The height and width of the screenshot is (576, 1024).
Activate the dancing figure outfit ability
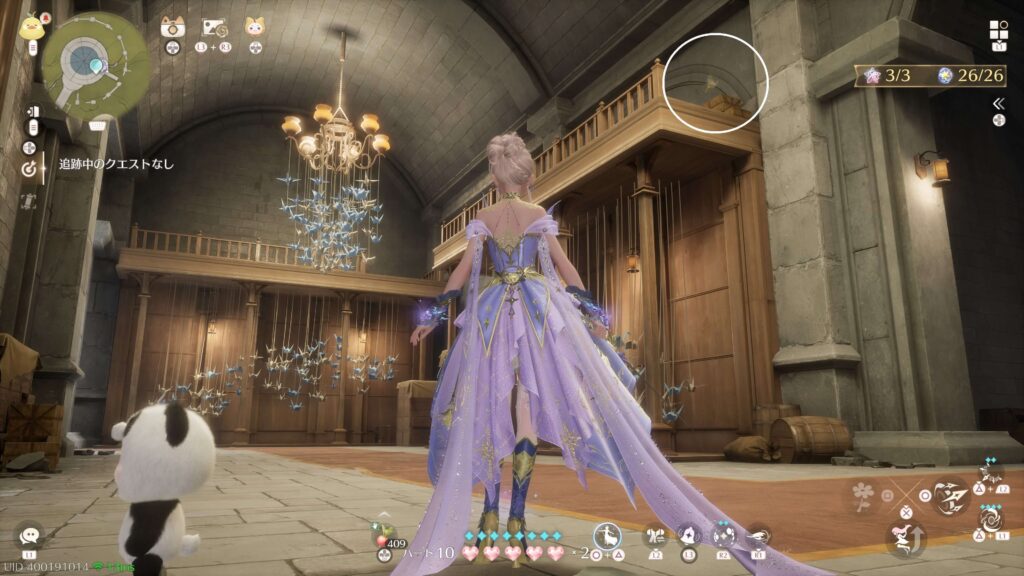click(606, 536)
